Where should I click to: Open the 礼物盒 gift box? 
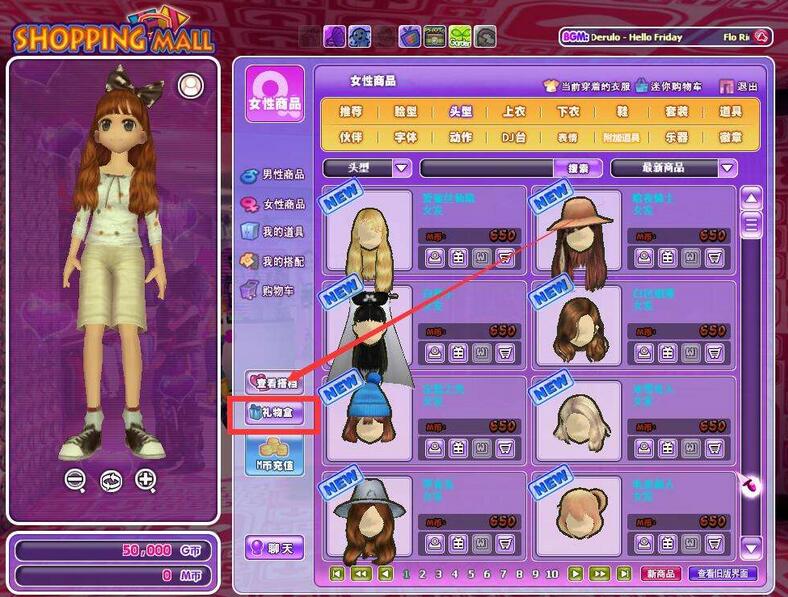click(272, 414)
